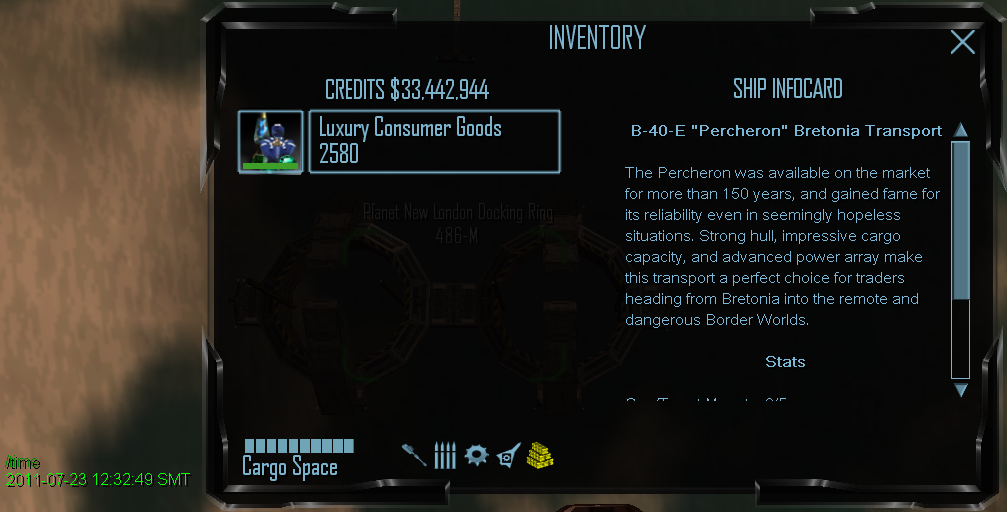Click the infocard scroll up arrow

[960, 130]
